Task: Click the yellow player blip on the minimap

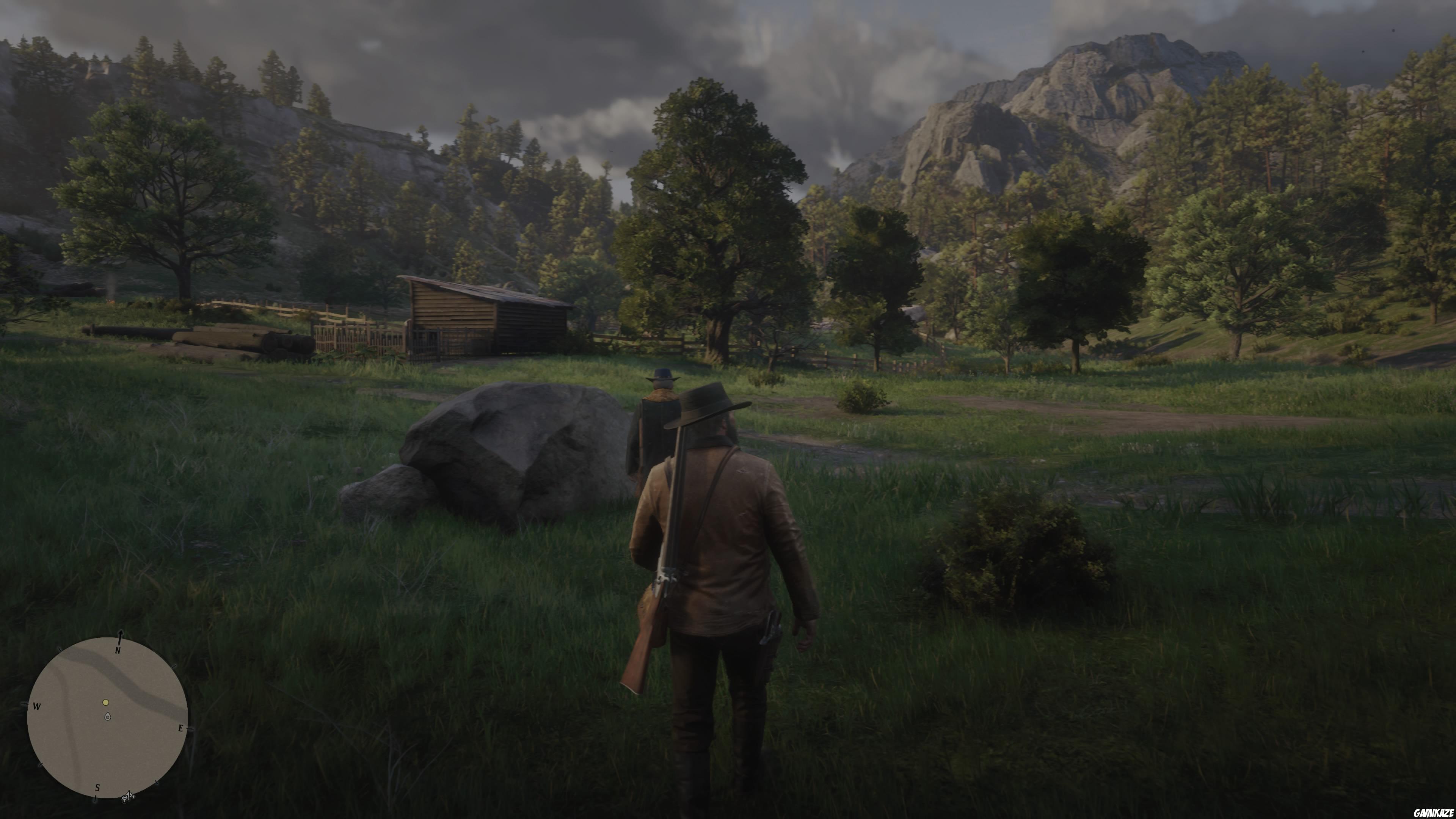Action: click(106, 703)
